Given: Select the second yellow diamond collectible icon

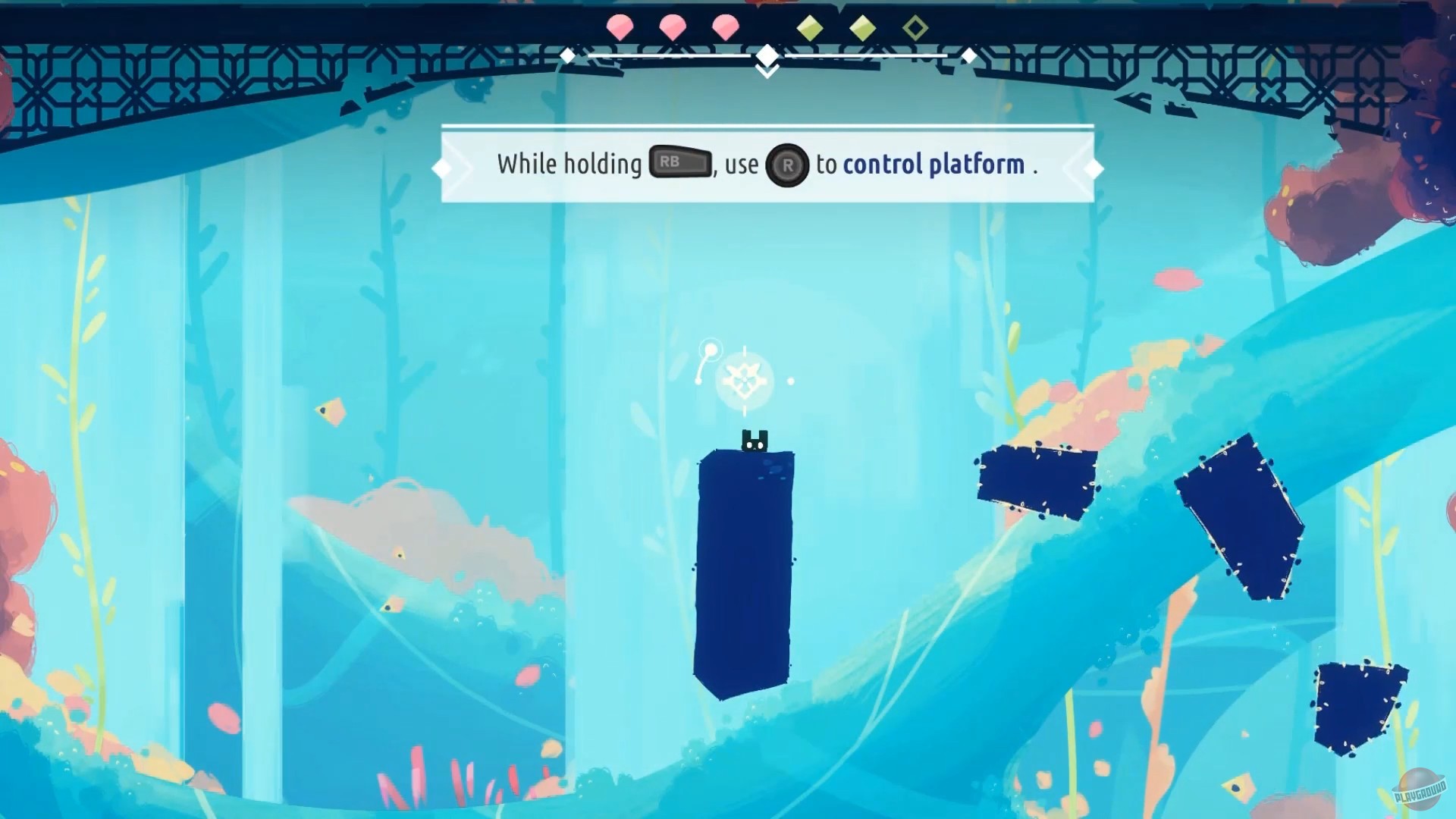Looking at the screenshot, I should 864,27.
